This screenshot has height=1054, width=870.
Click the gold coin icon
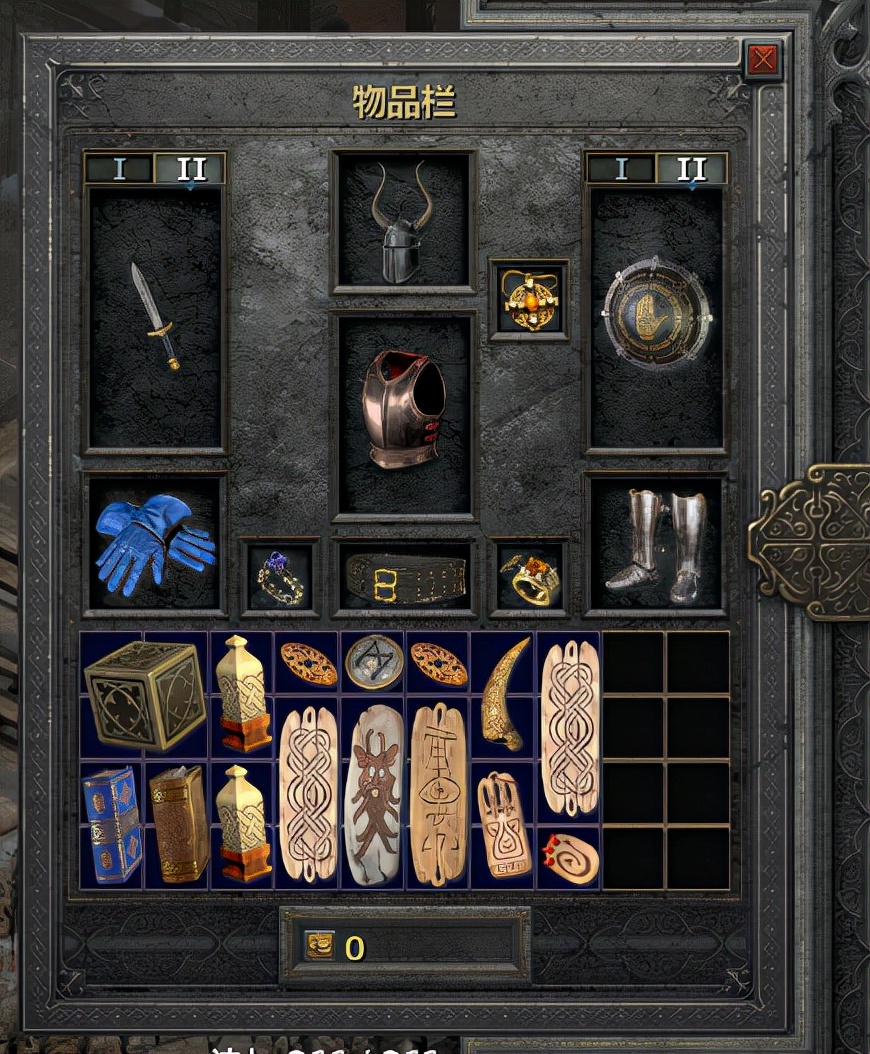[320, 945]
